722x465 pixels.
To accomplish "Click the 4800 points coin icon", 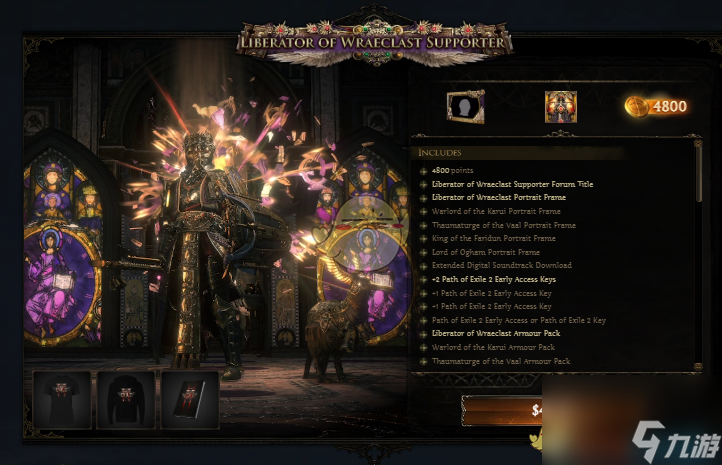I will 636,106.
